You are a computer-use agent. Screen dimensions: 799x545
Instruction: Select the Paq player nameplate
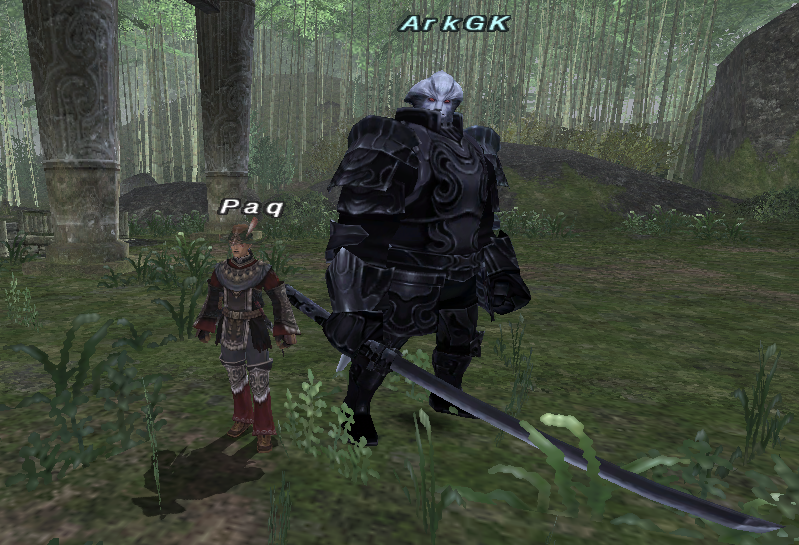pyautogui.click(x=252, y=207)
